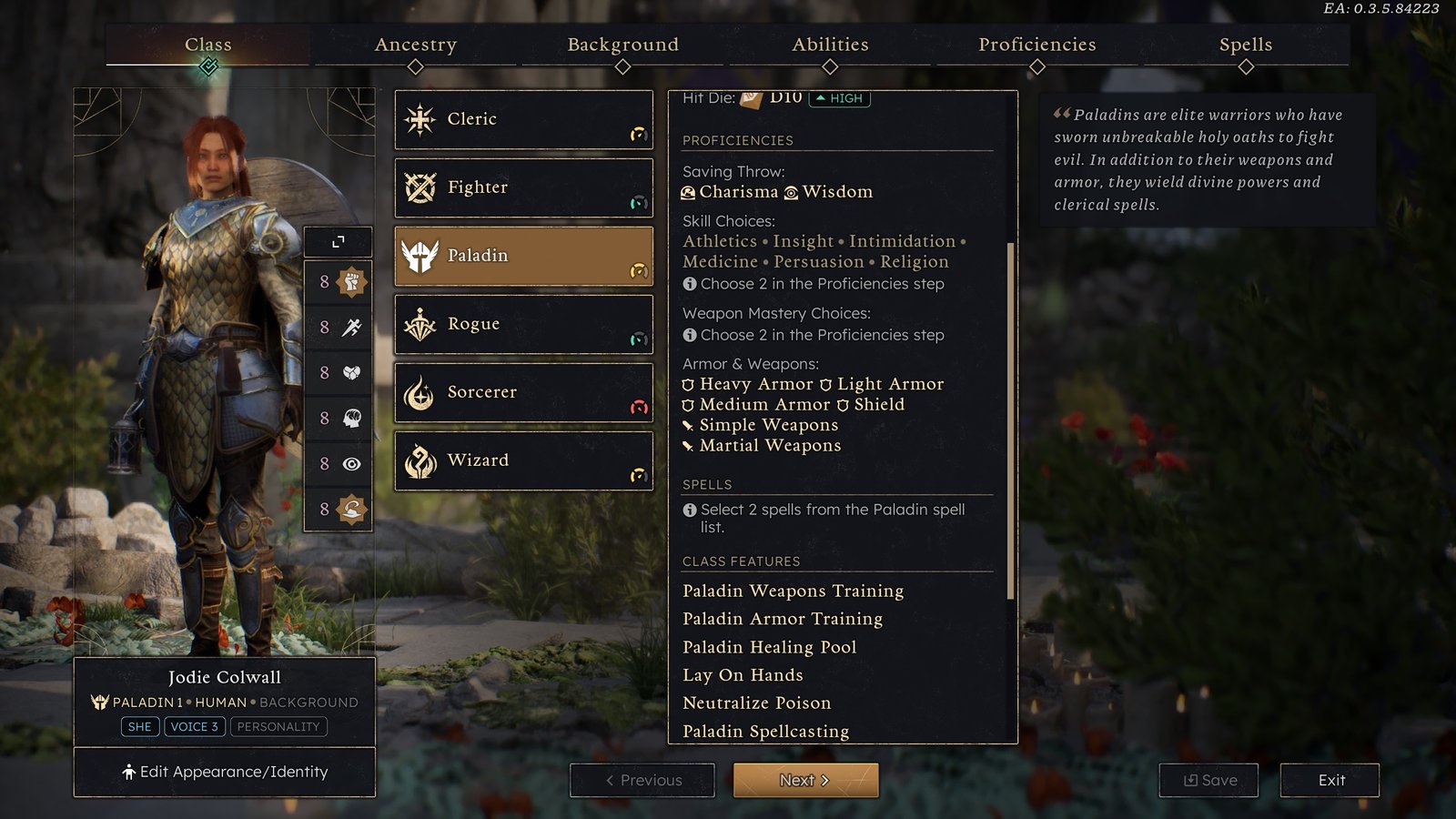Select the Paladin class entry
1456x819 pixels.
(x=523, y=256)
